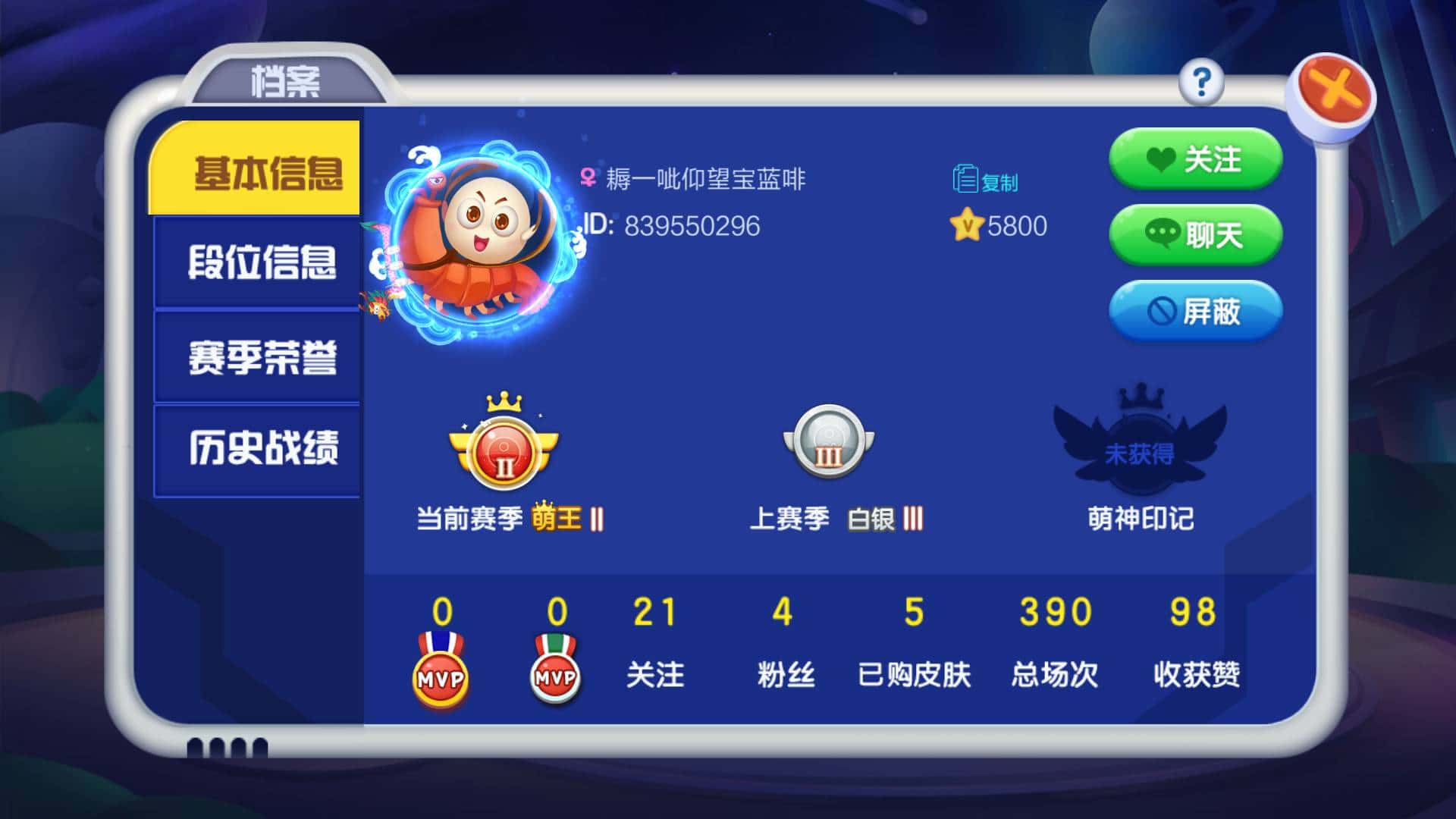Start a chat with the 聊天 button
Viewport: 1456px width, 819px height.
[x=1195, y=235]
